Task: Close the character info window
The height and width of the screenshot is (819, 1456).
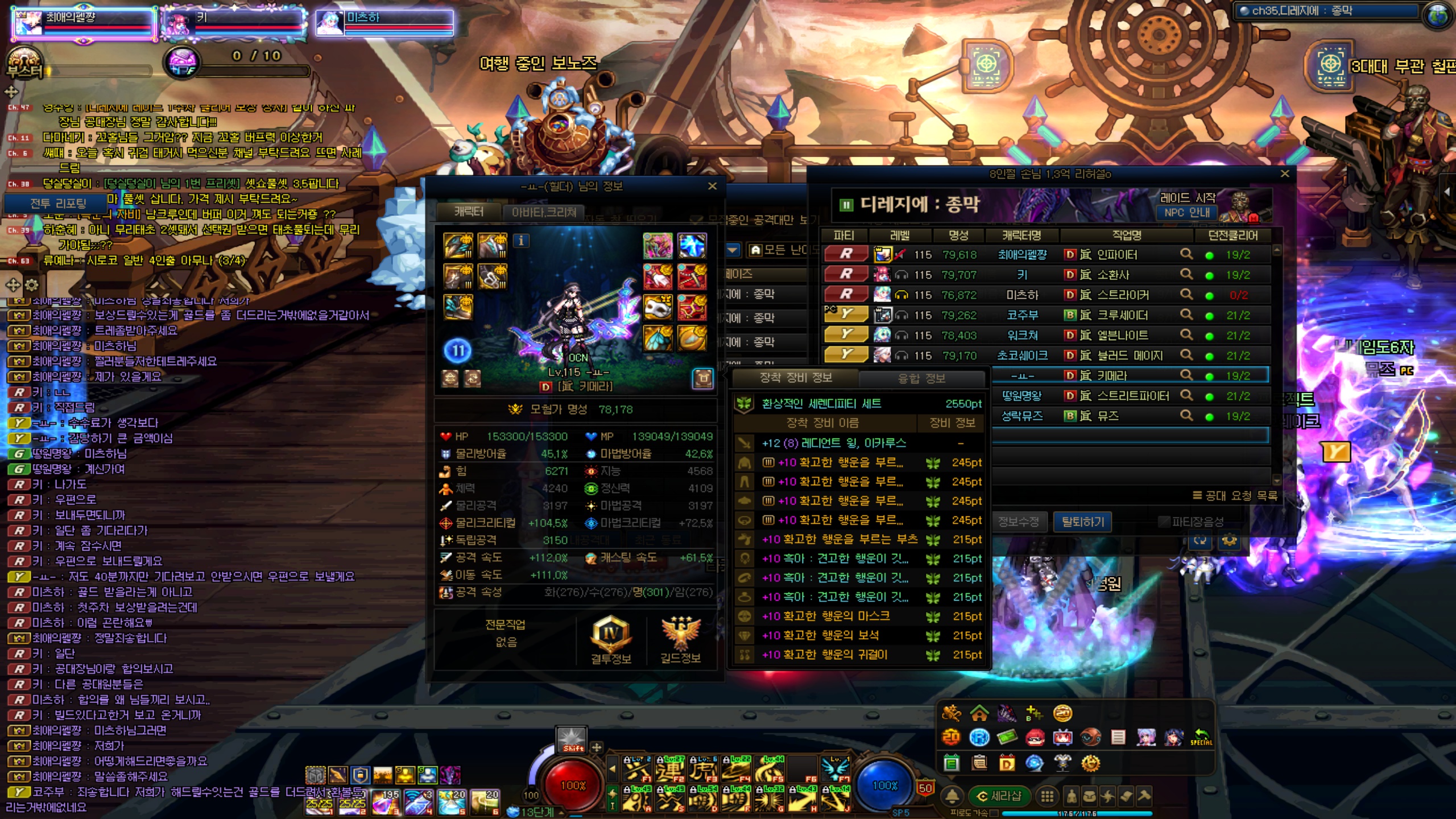Action: point(712,186)
